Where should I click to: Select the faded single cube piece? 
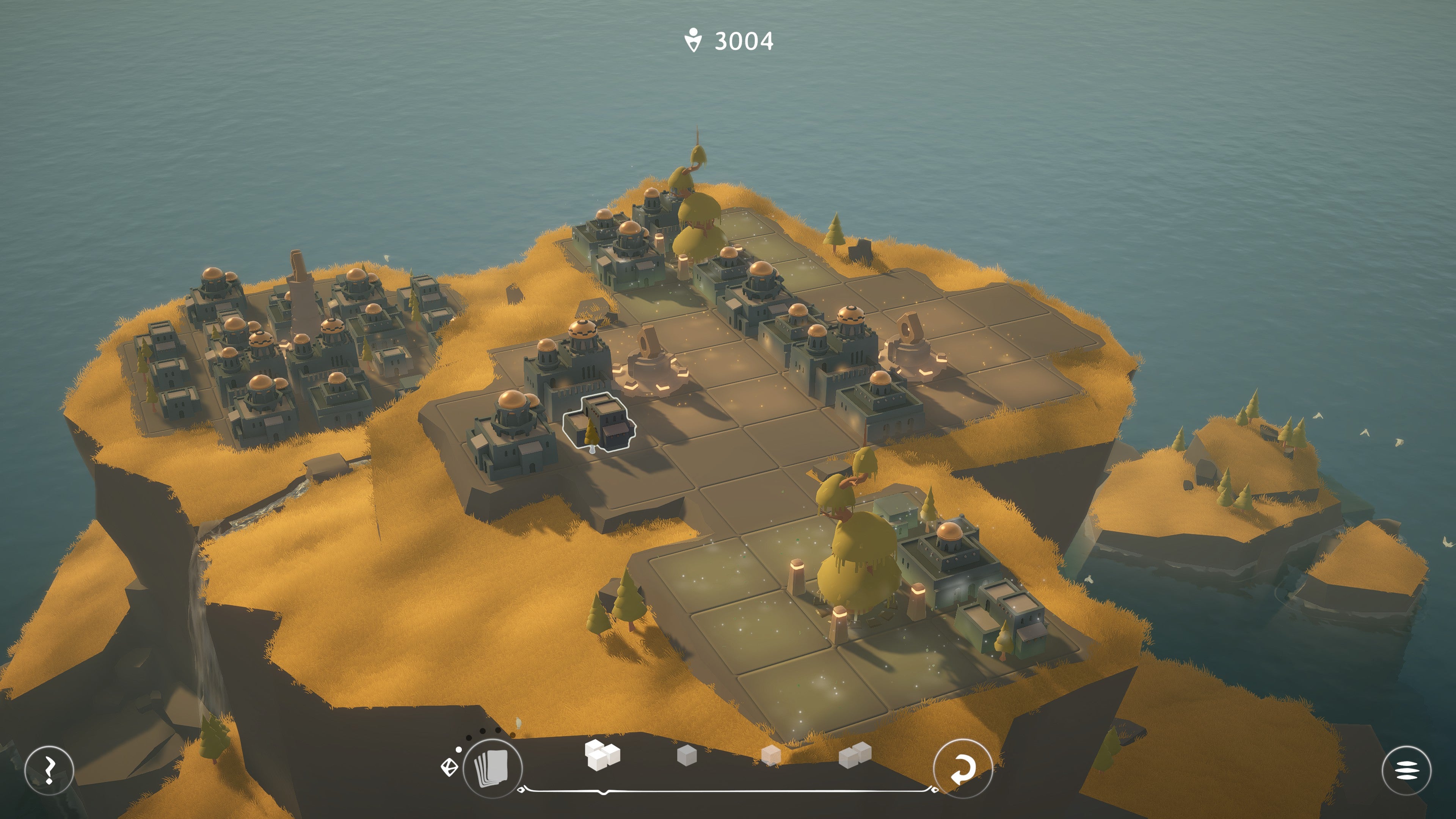pos(771,755)
